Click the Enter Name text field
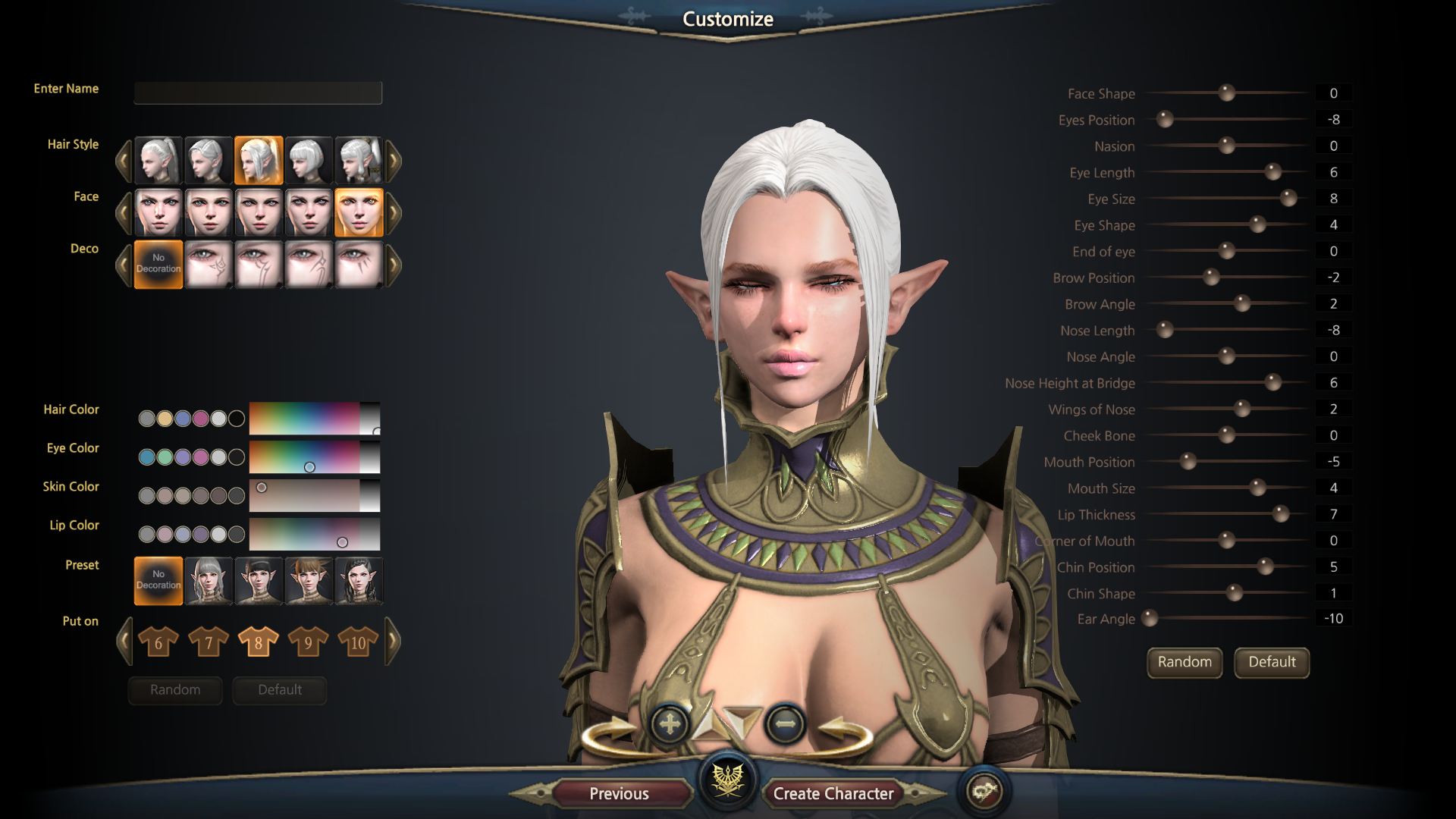Image resolution: width=1456 pixels, height=819 pixels. point(258,93)
